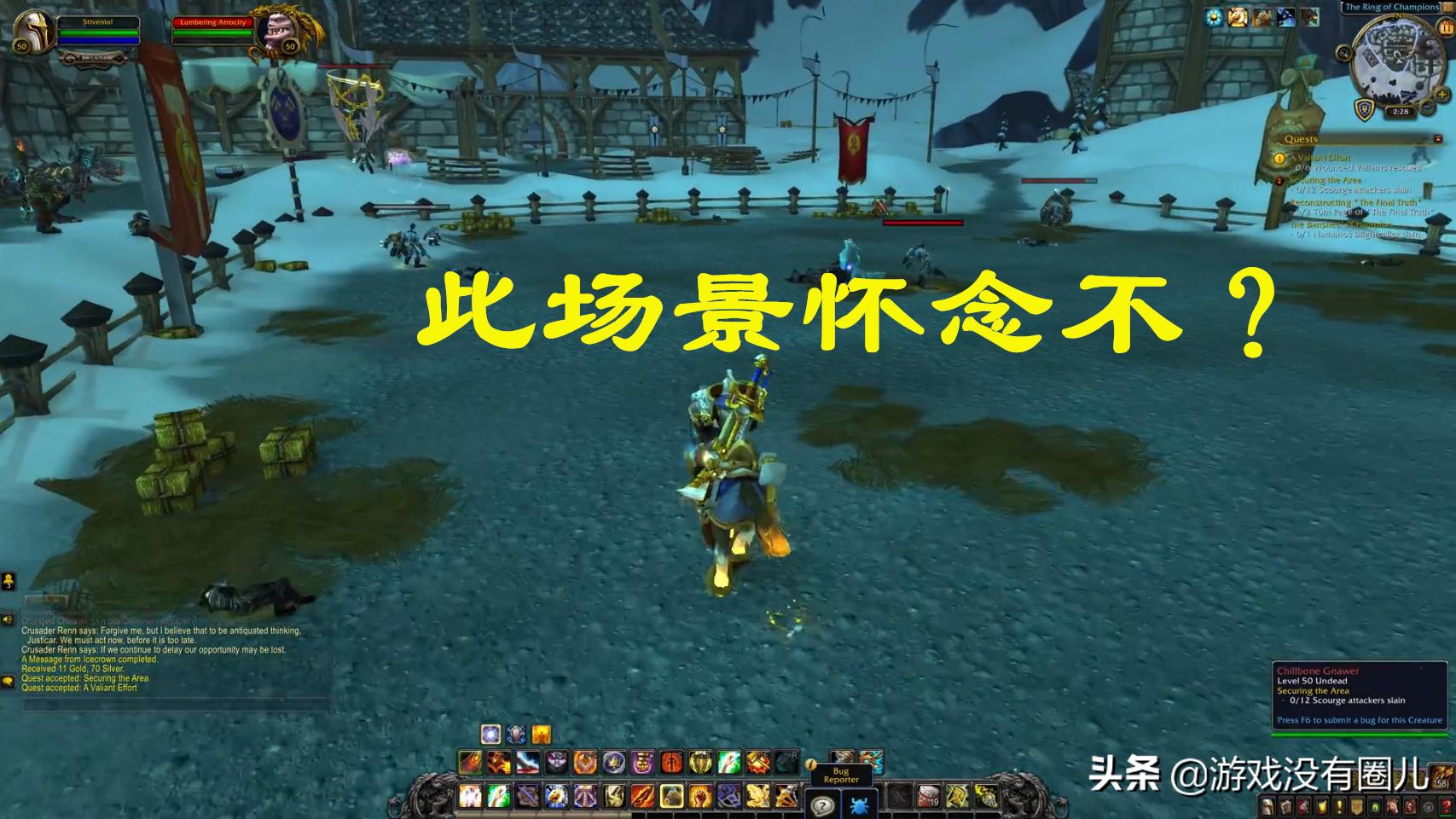Click the speech-bubble help icon beside Bug Reporter
The width and height of the screenshot is (1456, 819).
[823, 806]
